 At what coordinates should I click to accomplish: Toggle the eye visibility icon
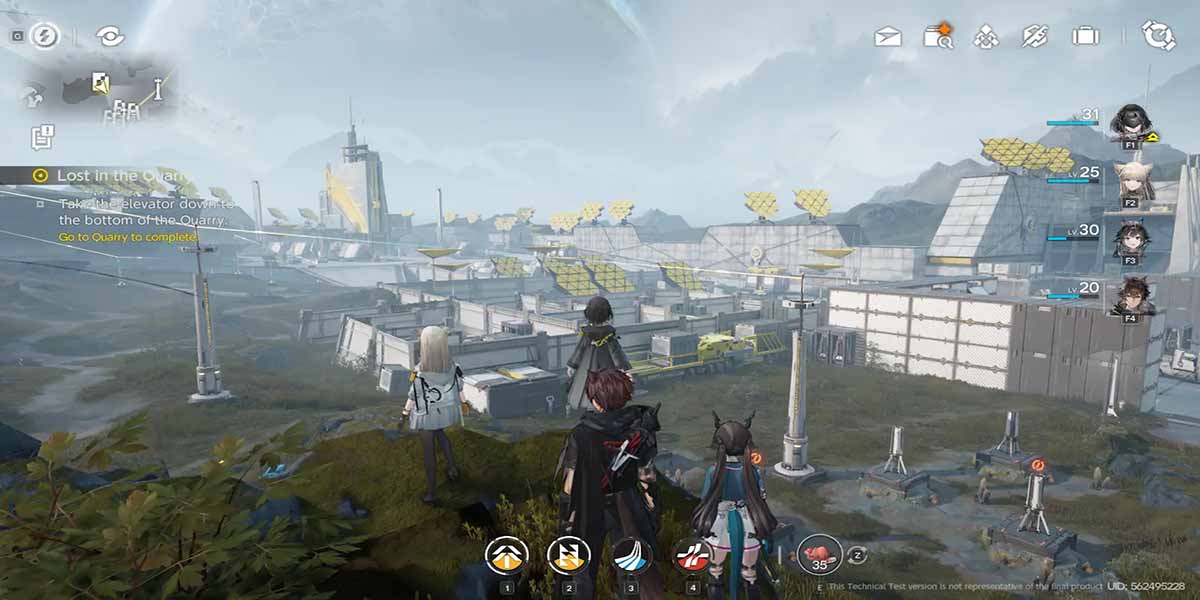point(109,36)
